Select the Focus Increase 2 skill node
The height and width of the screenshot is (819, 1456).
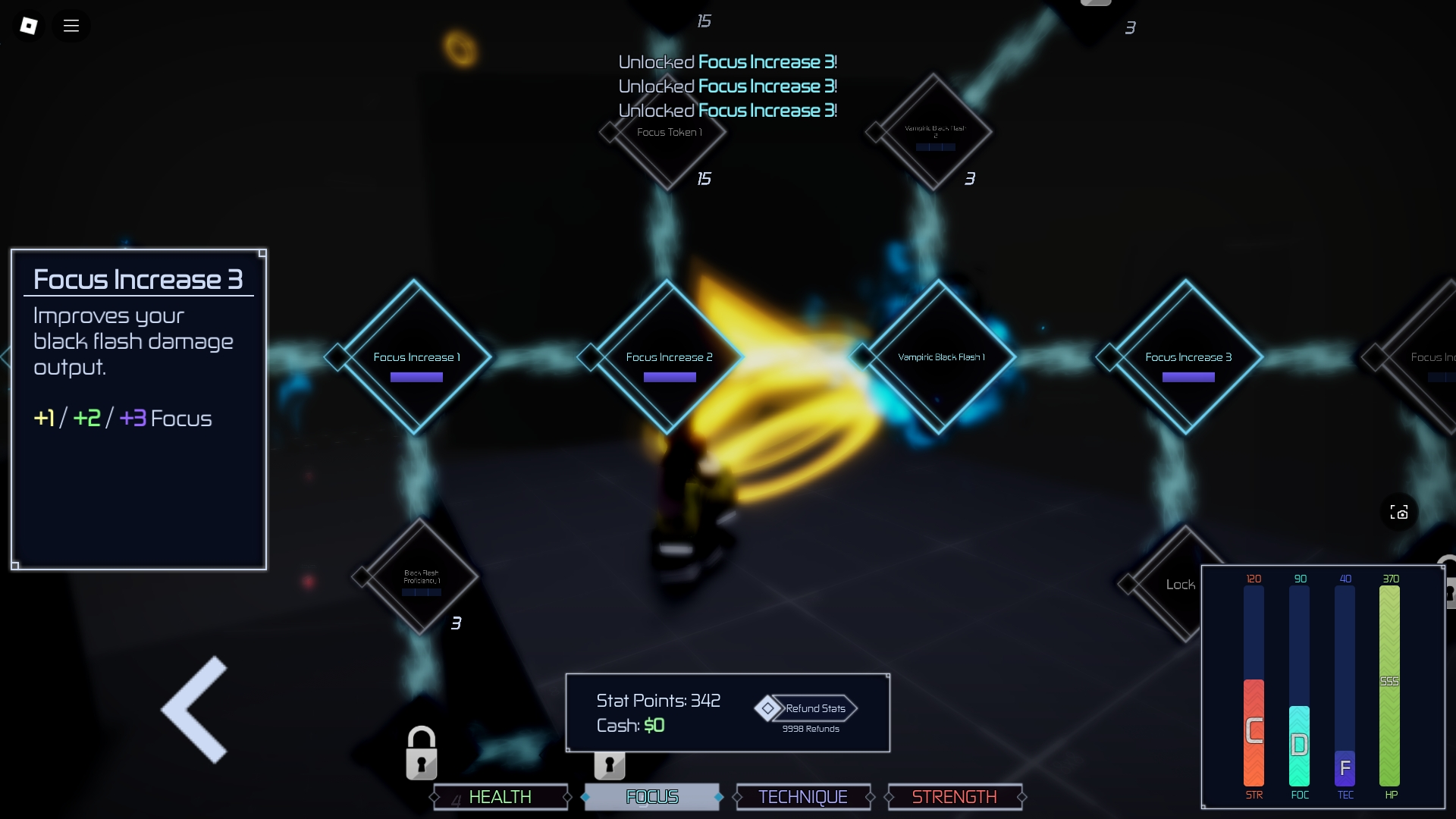669,356
